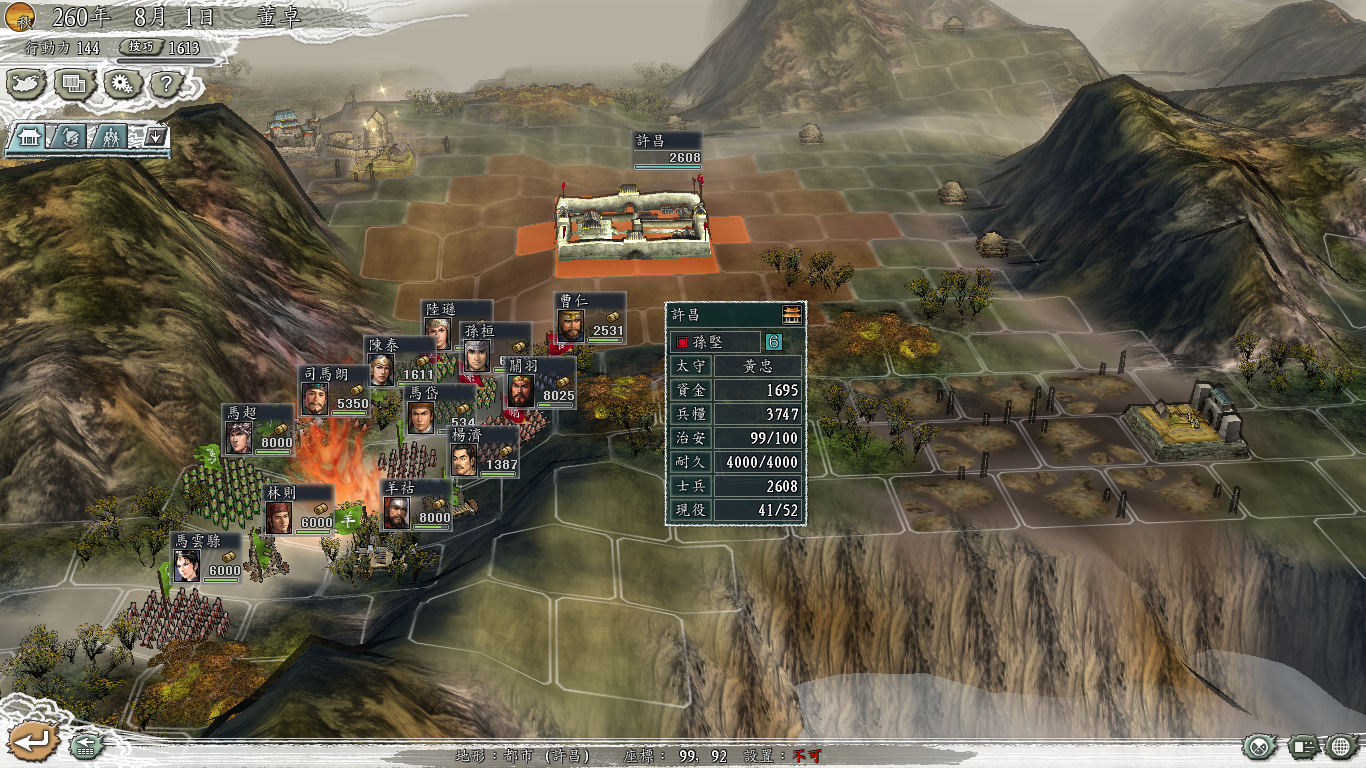This screenshot has width=1366, height=768.
Task: Open the overlapping windows list button
Action: (75, 84)
